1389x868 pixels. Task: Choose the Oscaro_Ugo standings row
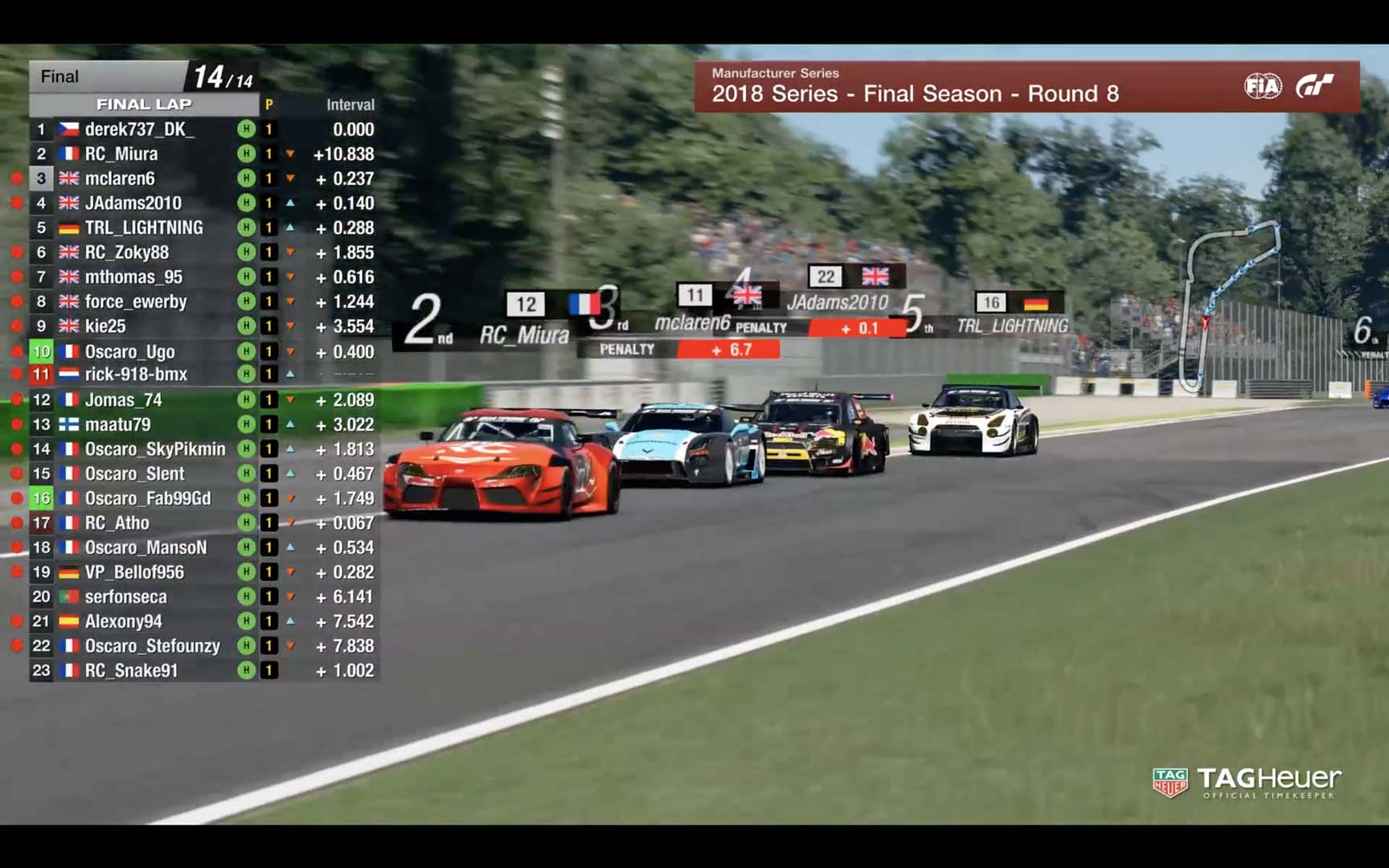(x=129, y=352)
